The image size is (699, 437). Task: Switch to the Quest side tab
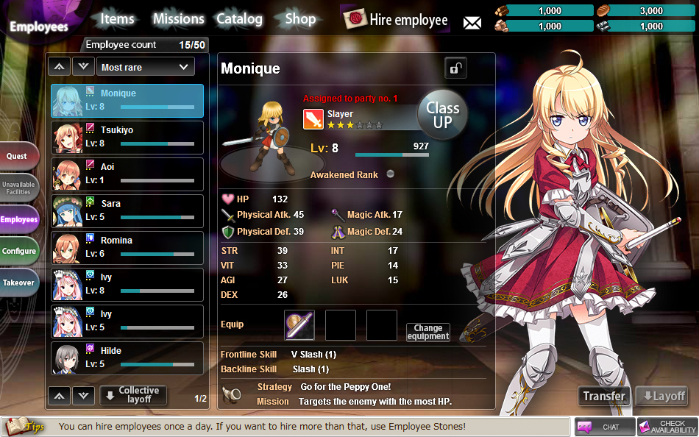coord(18,156)
